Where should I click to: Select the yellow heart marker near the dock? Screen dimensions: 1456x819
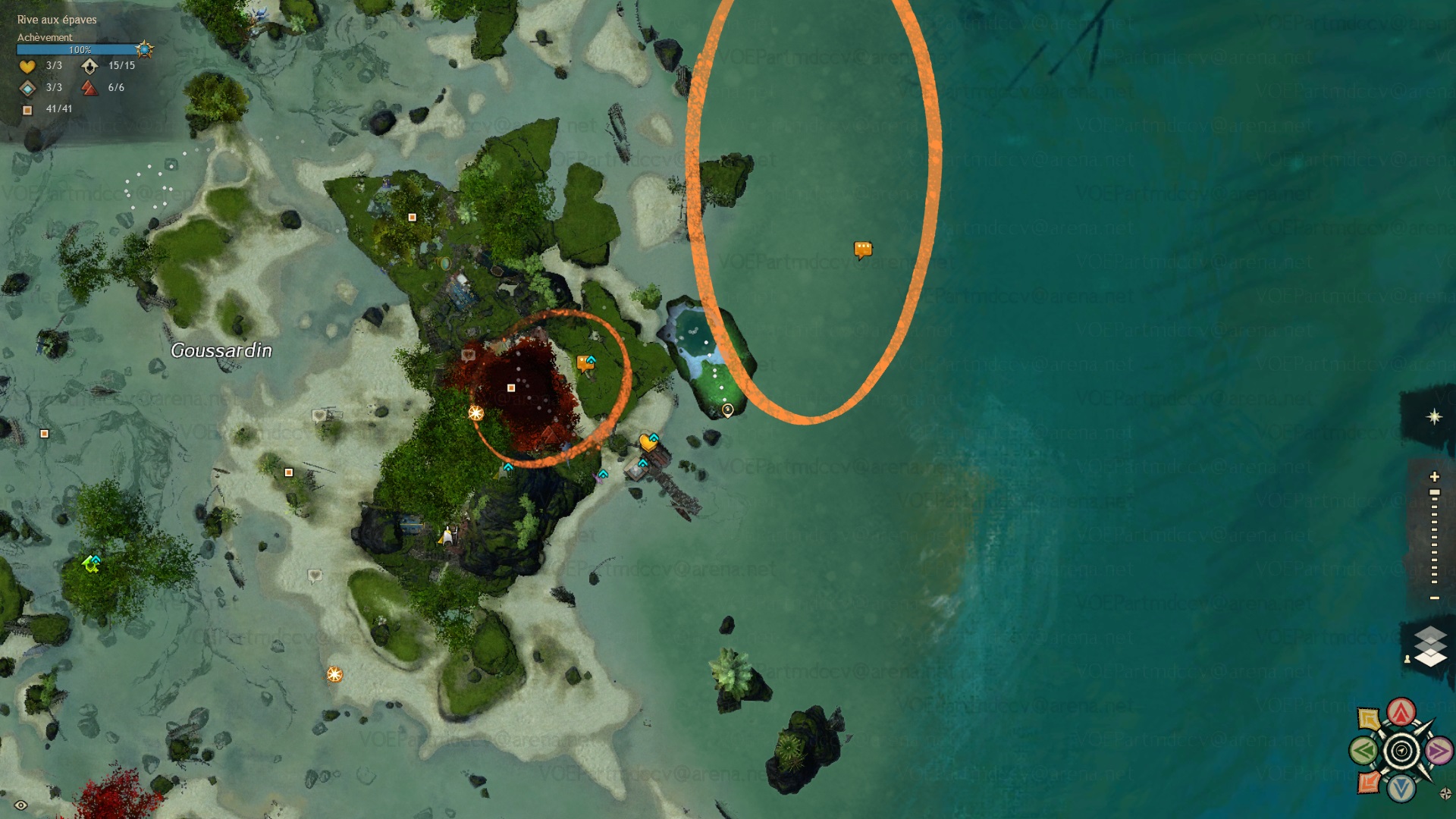pyautogui.click(x=647, y=441)
